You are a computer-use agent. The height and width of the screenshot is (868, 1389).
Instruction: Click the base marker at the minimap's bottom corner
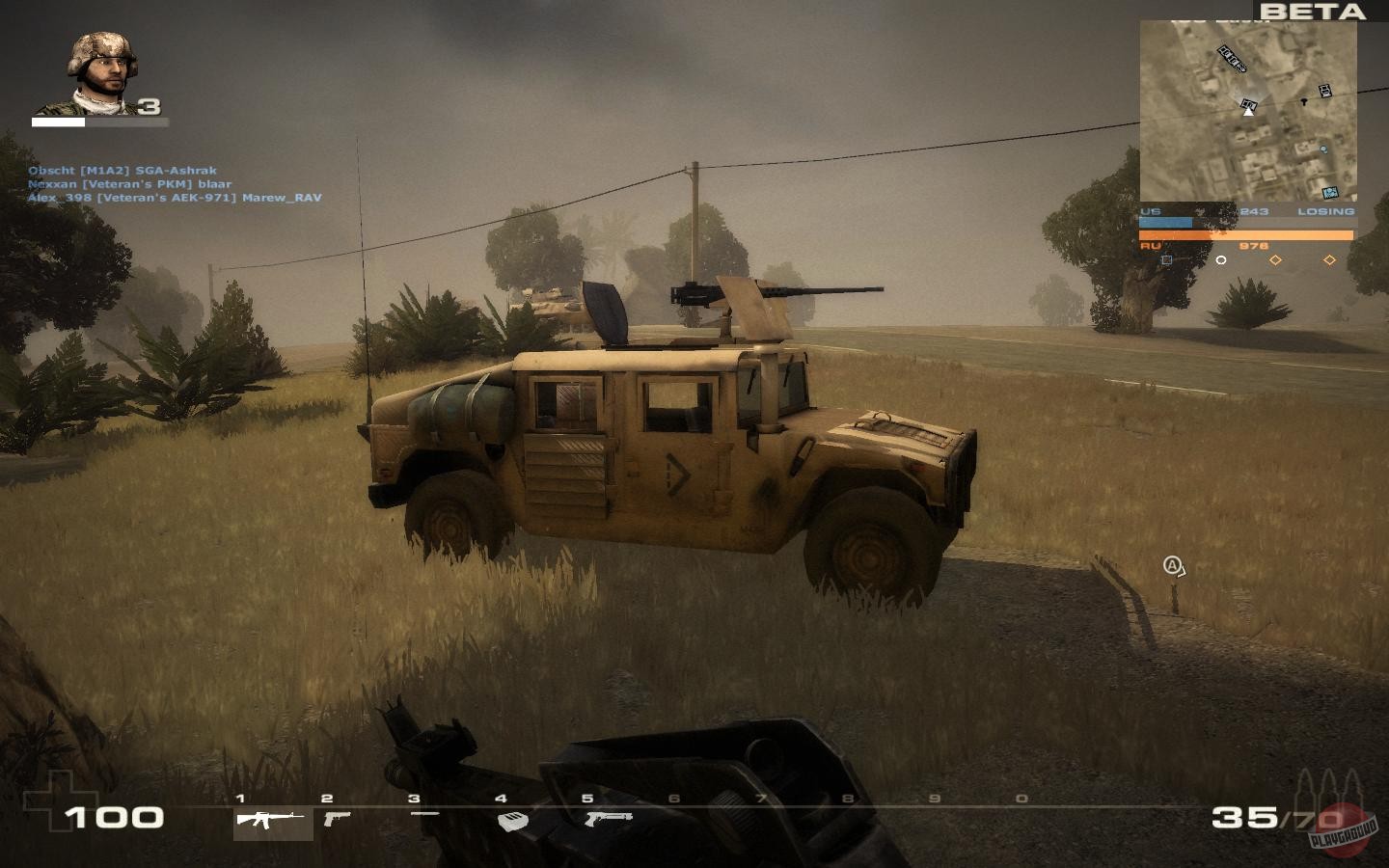tap(1329, 192)
